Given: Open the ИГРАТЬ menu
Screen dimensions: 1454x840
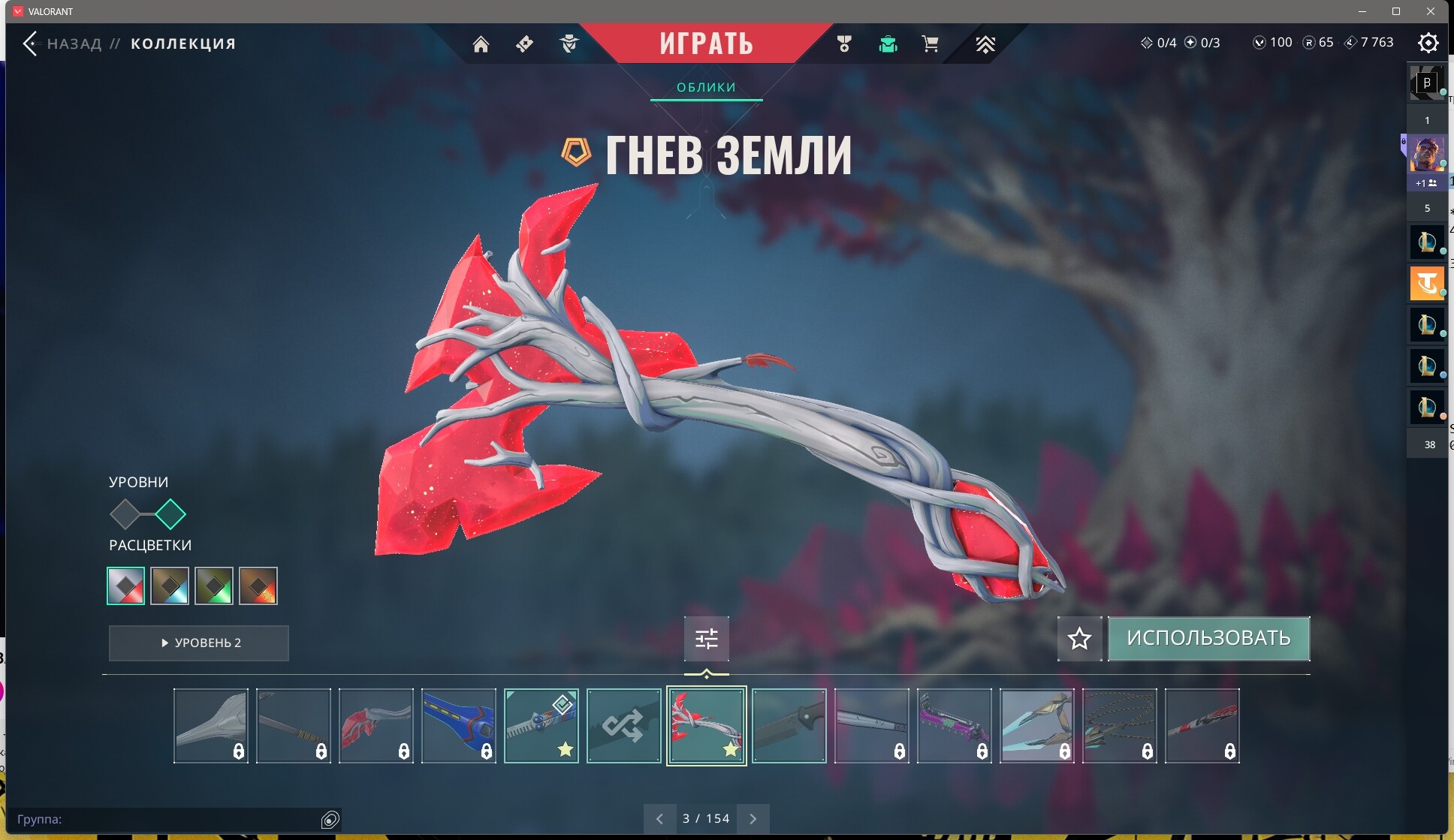Looking at the screenshot, I should click(707, 43).
